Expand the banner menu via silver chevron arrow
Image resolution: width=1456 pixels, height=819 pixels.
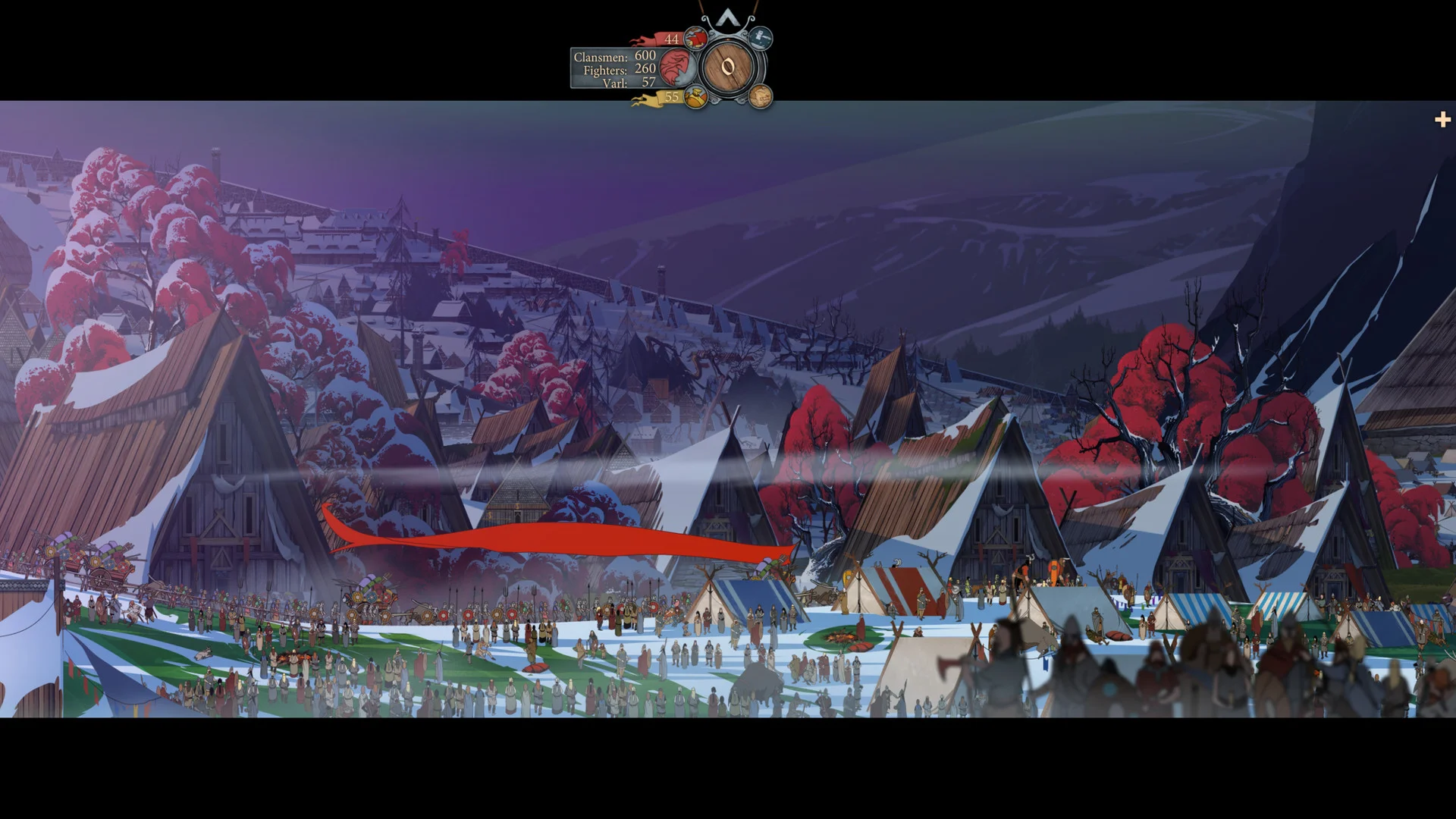[727, 17]
